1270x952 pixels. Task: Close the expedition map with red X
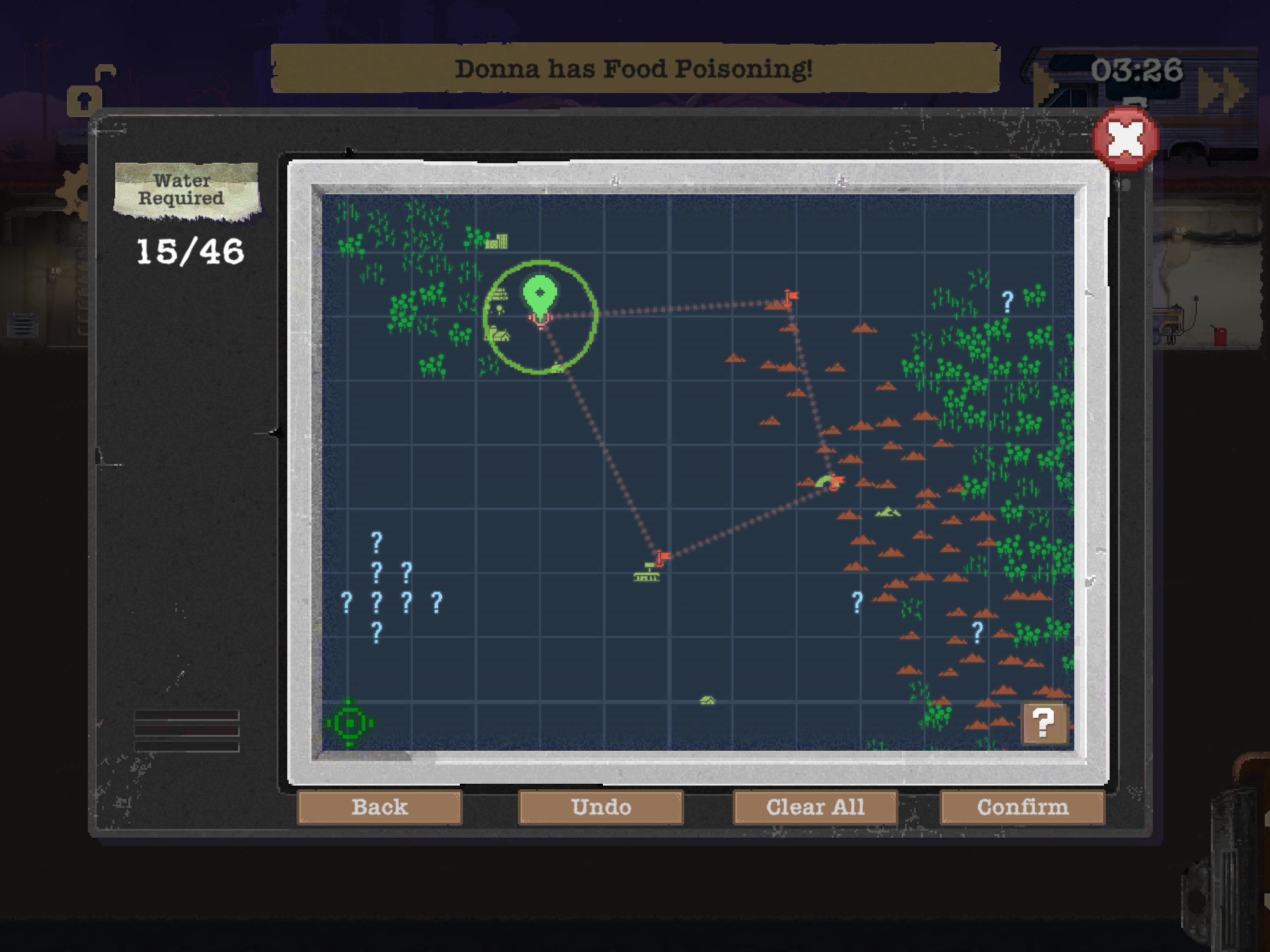(1125, 139)
